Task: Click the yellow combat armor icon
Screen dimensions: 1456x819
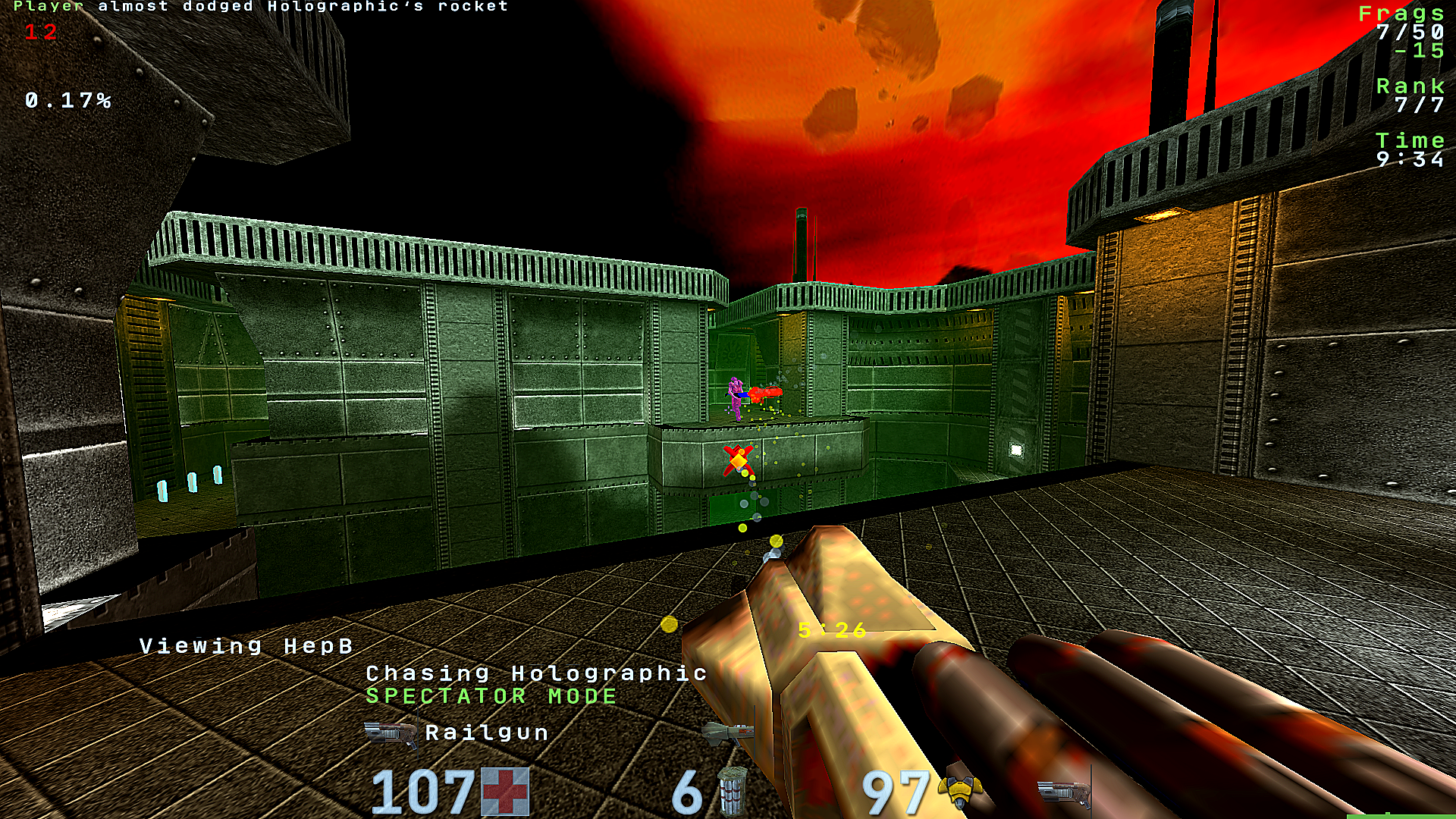Action: click(959, 792)
